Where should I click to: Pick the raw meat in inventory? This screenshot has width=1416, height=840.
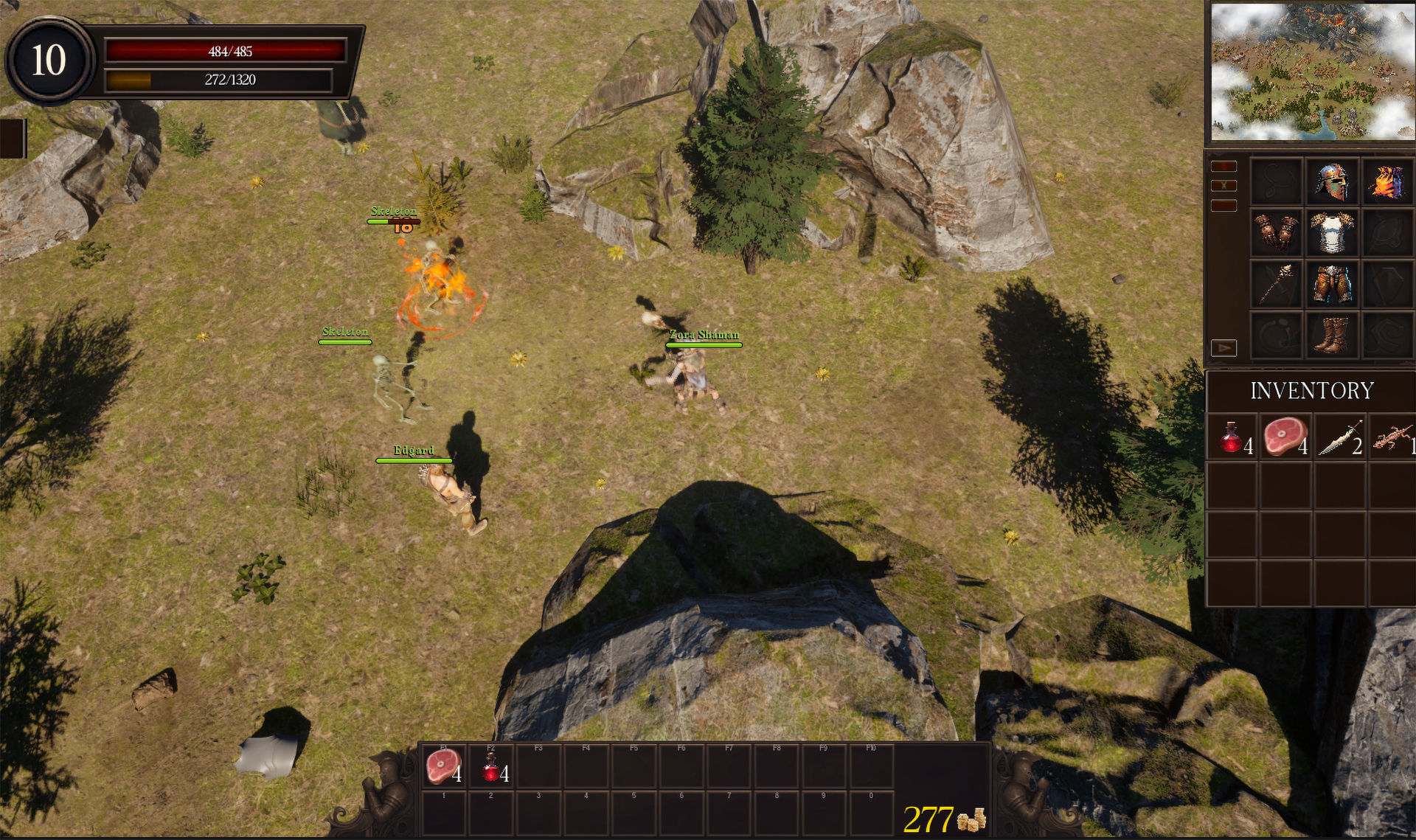tap(1285, 437)
